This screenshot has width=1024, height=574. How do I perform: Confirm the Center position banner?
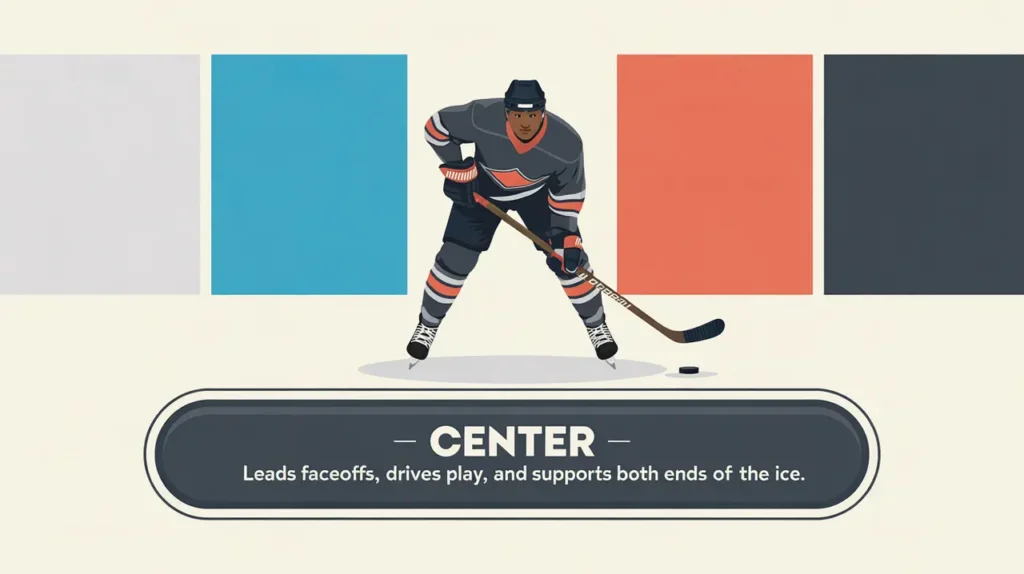pyautogui.click(x=511, y=453)
